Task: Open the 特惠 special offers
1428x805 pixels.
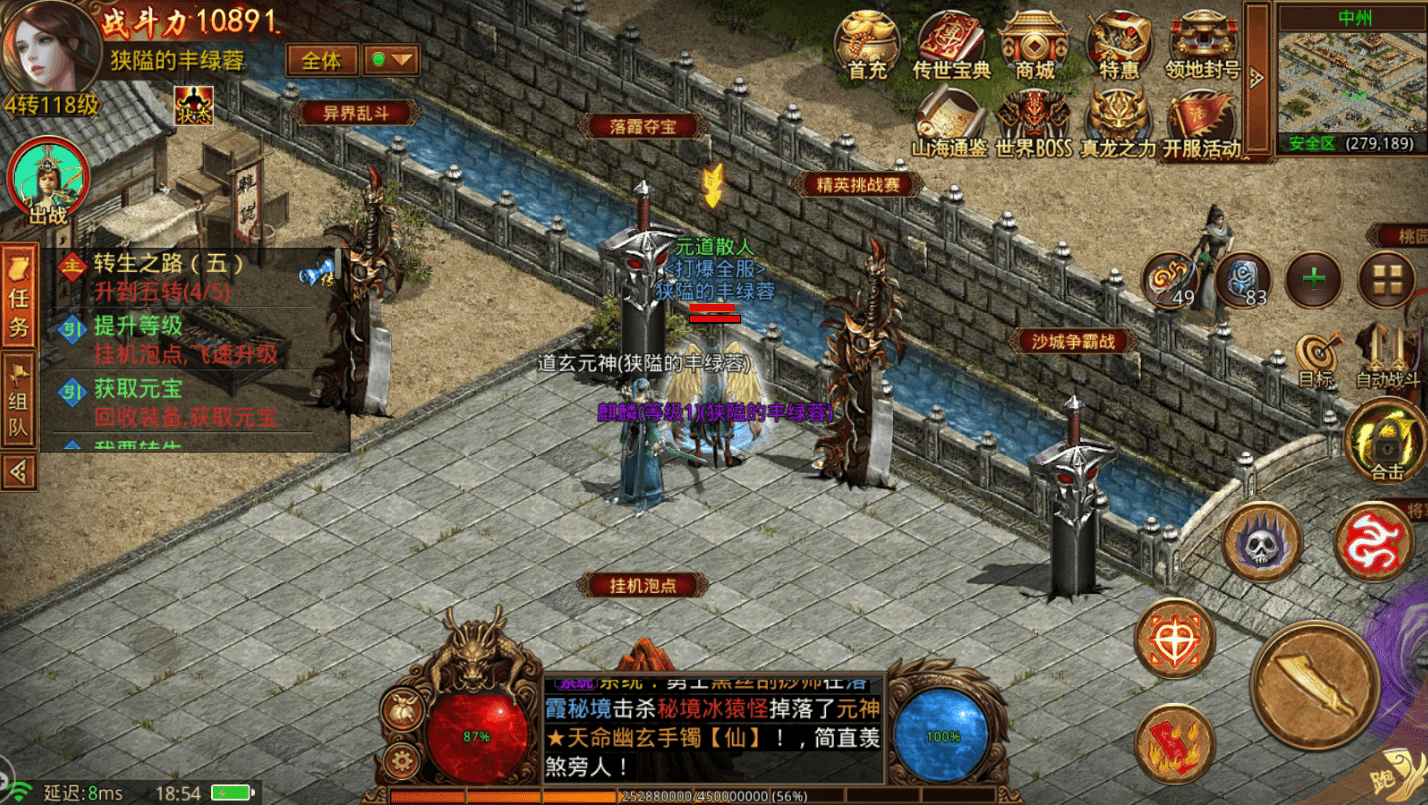Action: [x=1119, y=44]
